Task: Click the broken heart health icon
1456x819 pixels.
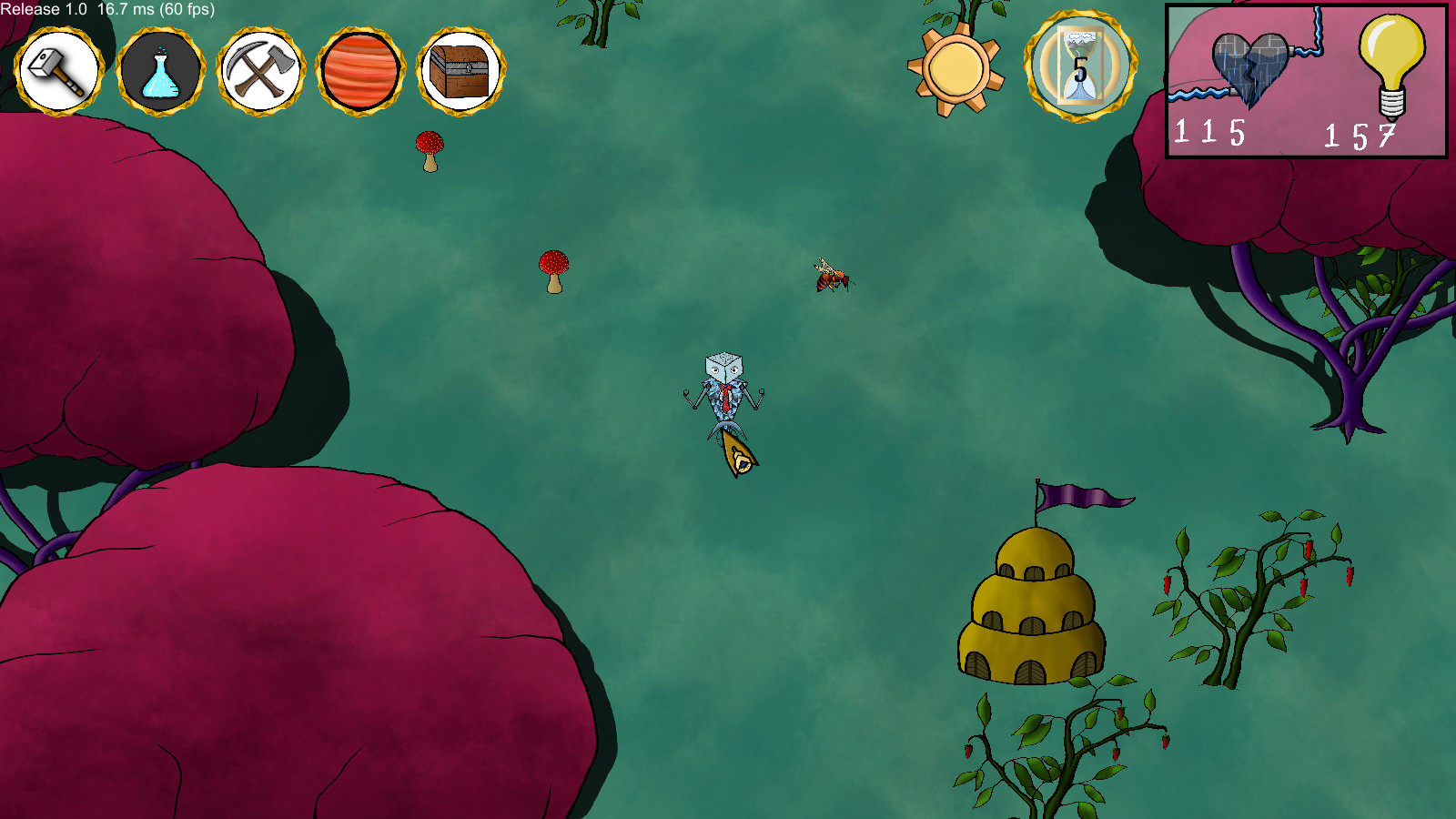Action: click(x=1248, y=71)
